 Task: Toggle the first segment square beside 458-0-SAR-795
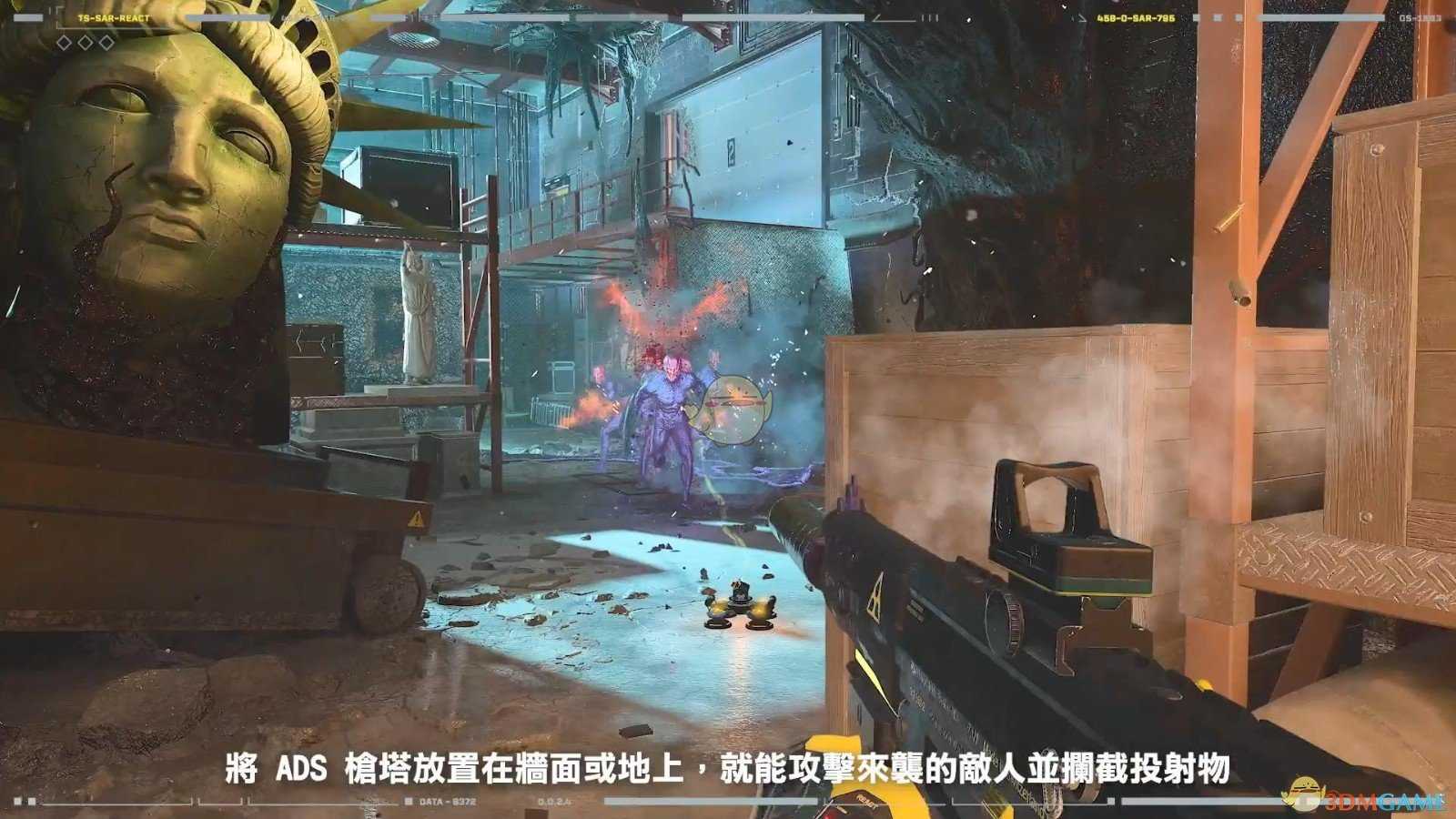1197,19
